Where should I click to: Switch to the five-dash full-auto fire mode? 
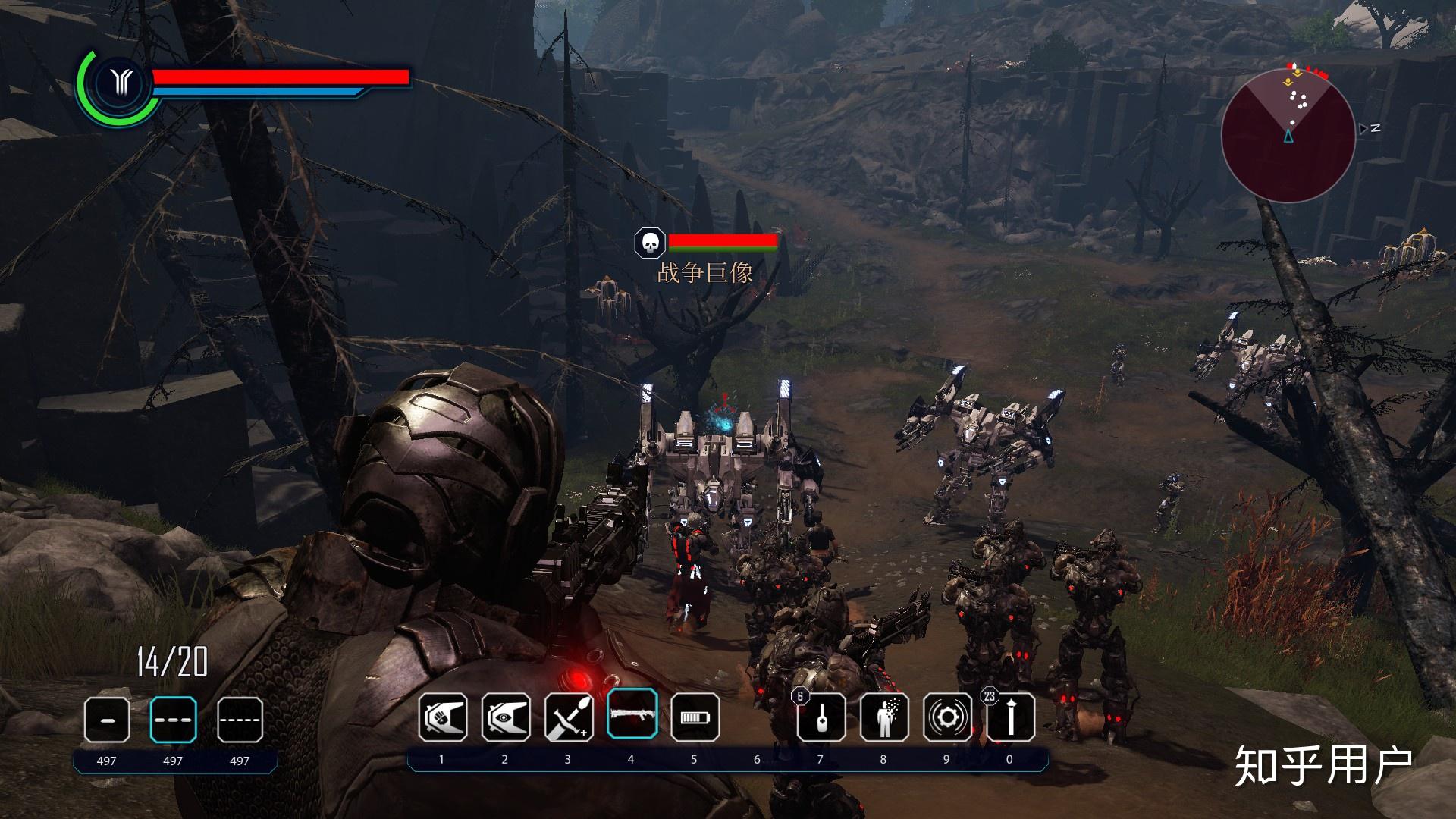240,719
